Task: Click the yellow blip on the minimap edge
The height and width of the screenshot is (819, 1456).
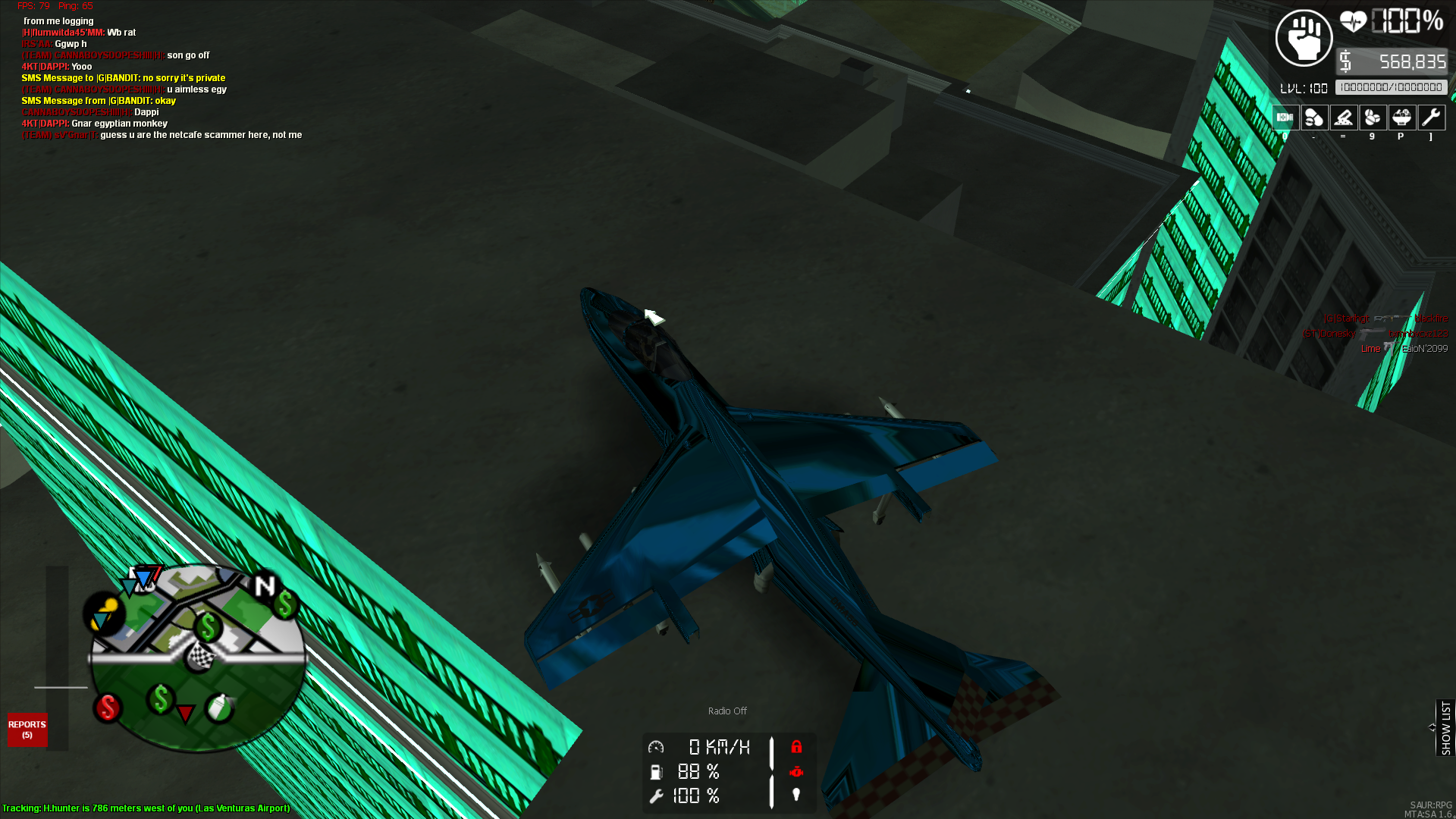Action: (x=104, y=613)
